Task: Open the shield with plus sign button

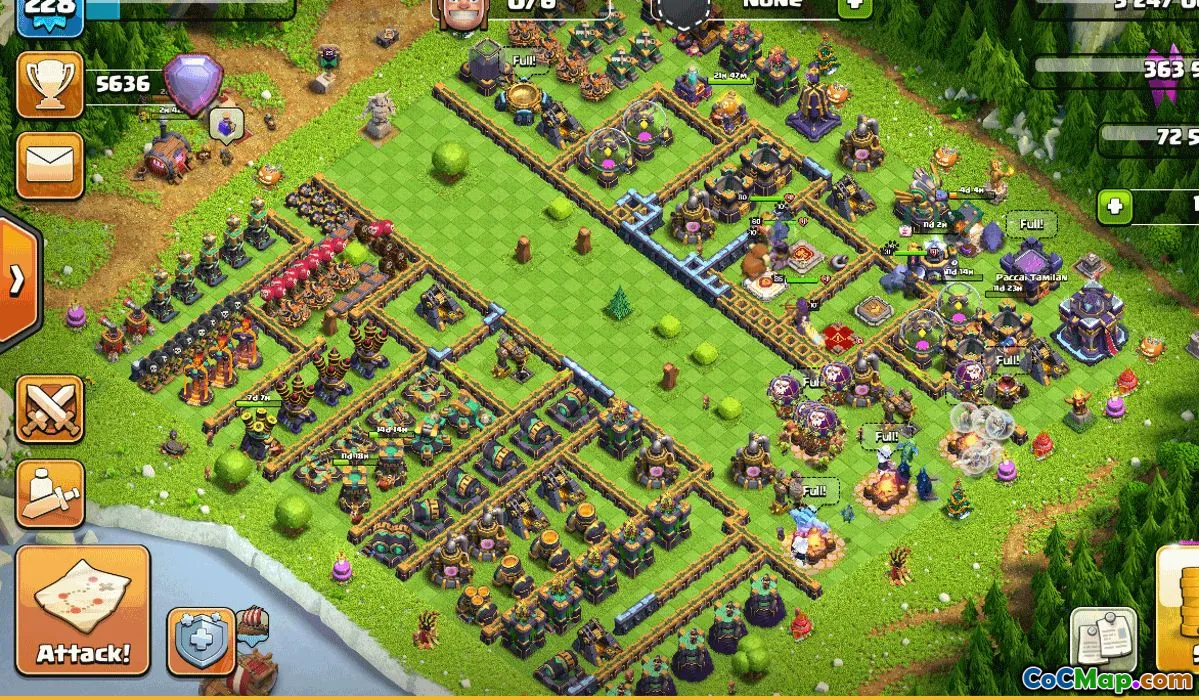Action: tap(200, 639)
